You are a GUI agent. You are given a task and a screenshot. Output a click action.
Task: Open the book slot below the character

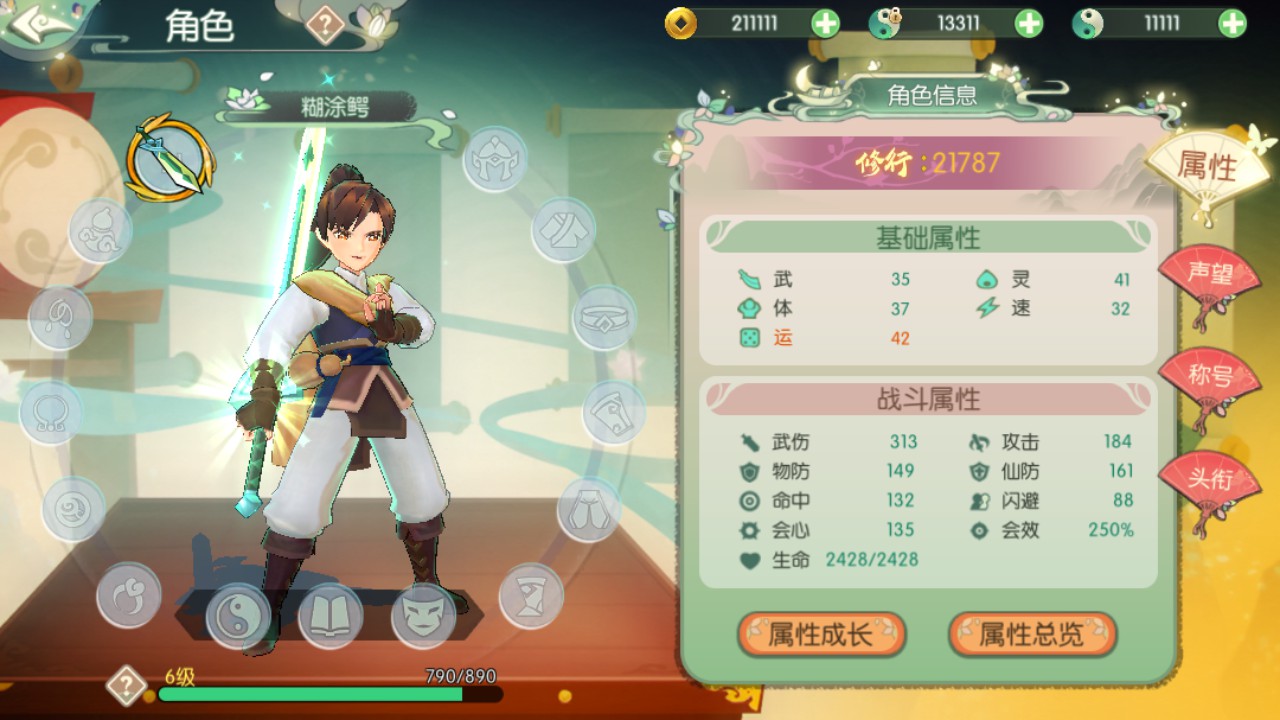[330, 615]
